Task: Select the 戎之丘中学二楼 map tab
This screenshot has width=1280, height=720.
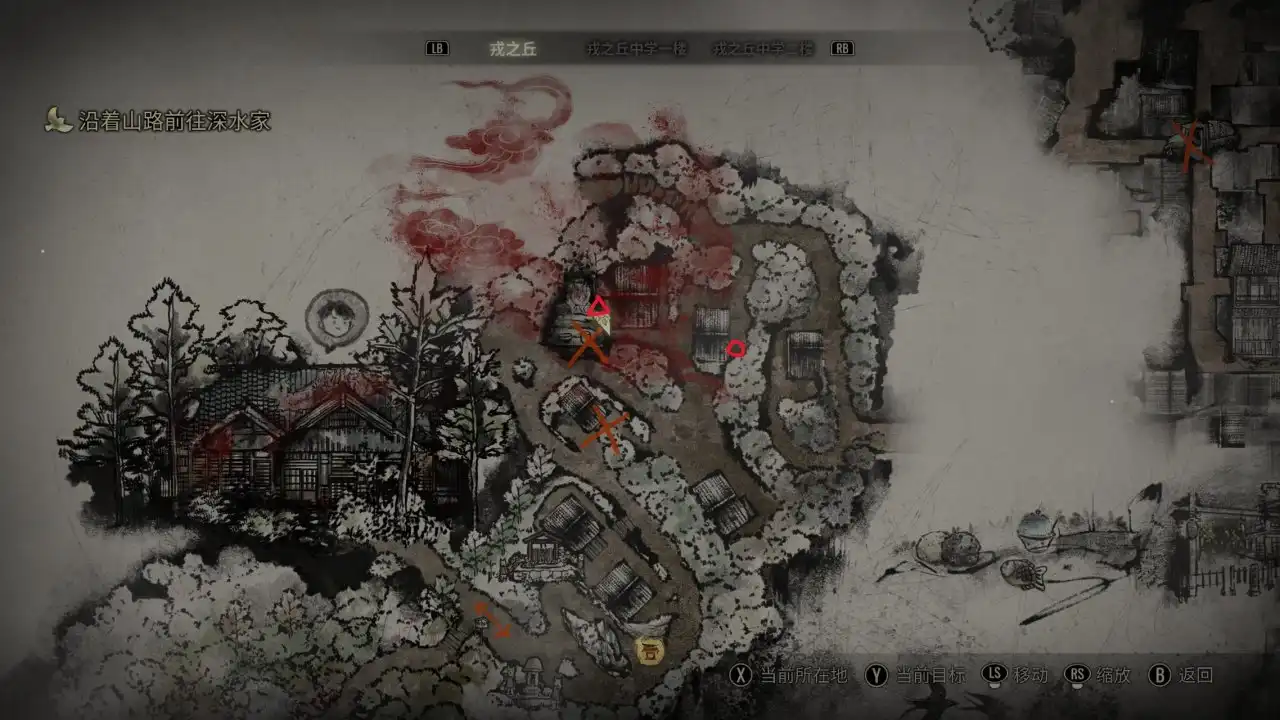Action: coord(763,49)
